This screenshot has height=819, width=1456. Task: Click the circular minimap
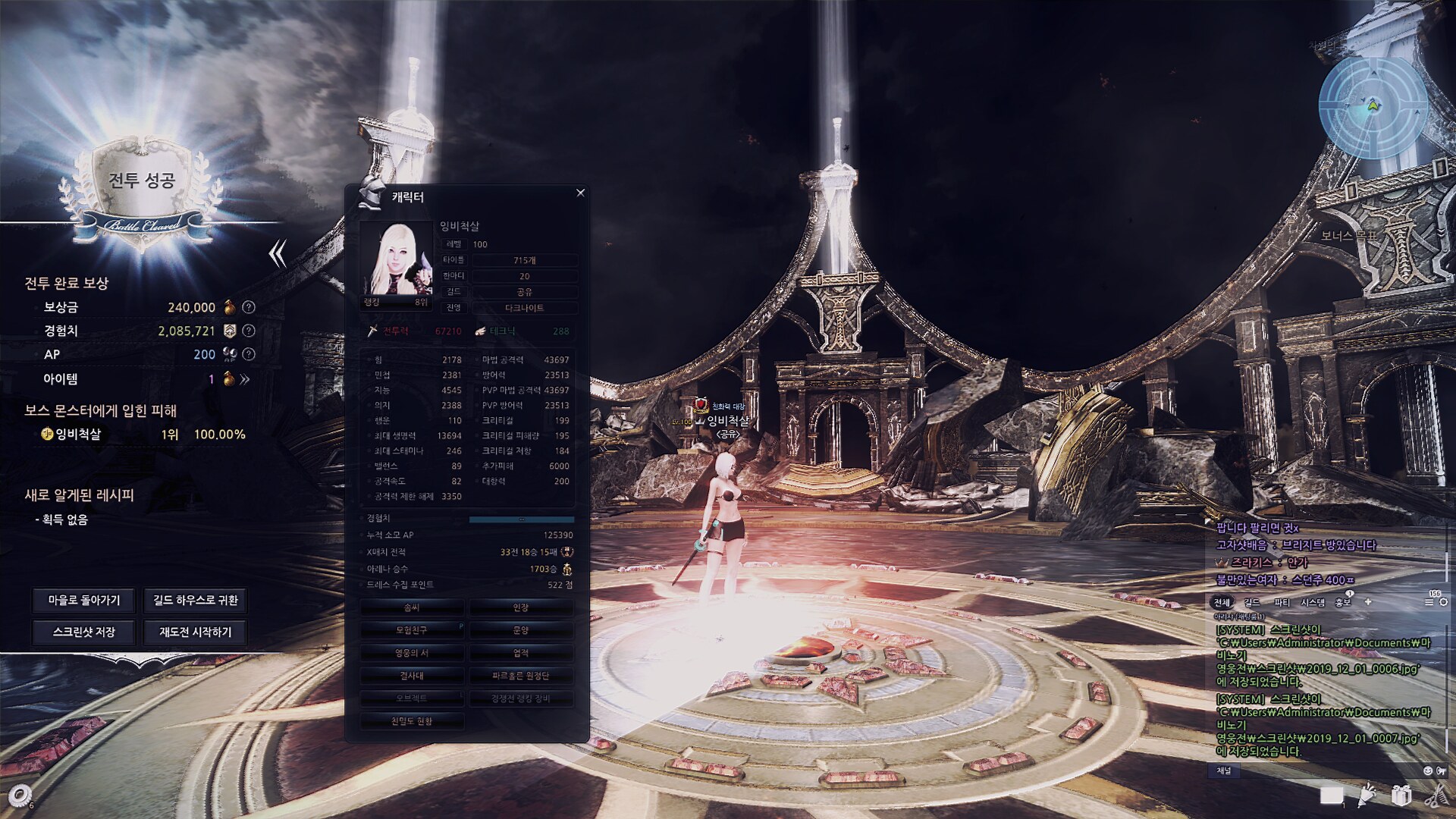coord(1373,106)
